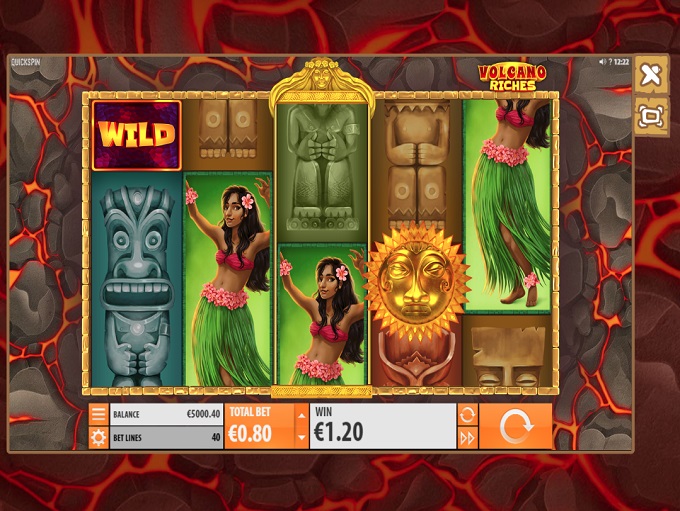The width and height of the screenshot is (680, 511).
Task: Open the Total Bet selector
Action: [x=260, y=426]
